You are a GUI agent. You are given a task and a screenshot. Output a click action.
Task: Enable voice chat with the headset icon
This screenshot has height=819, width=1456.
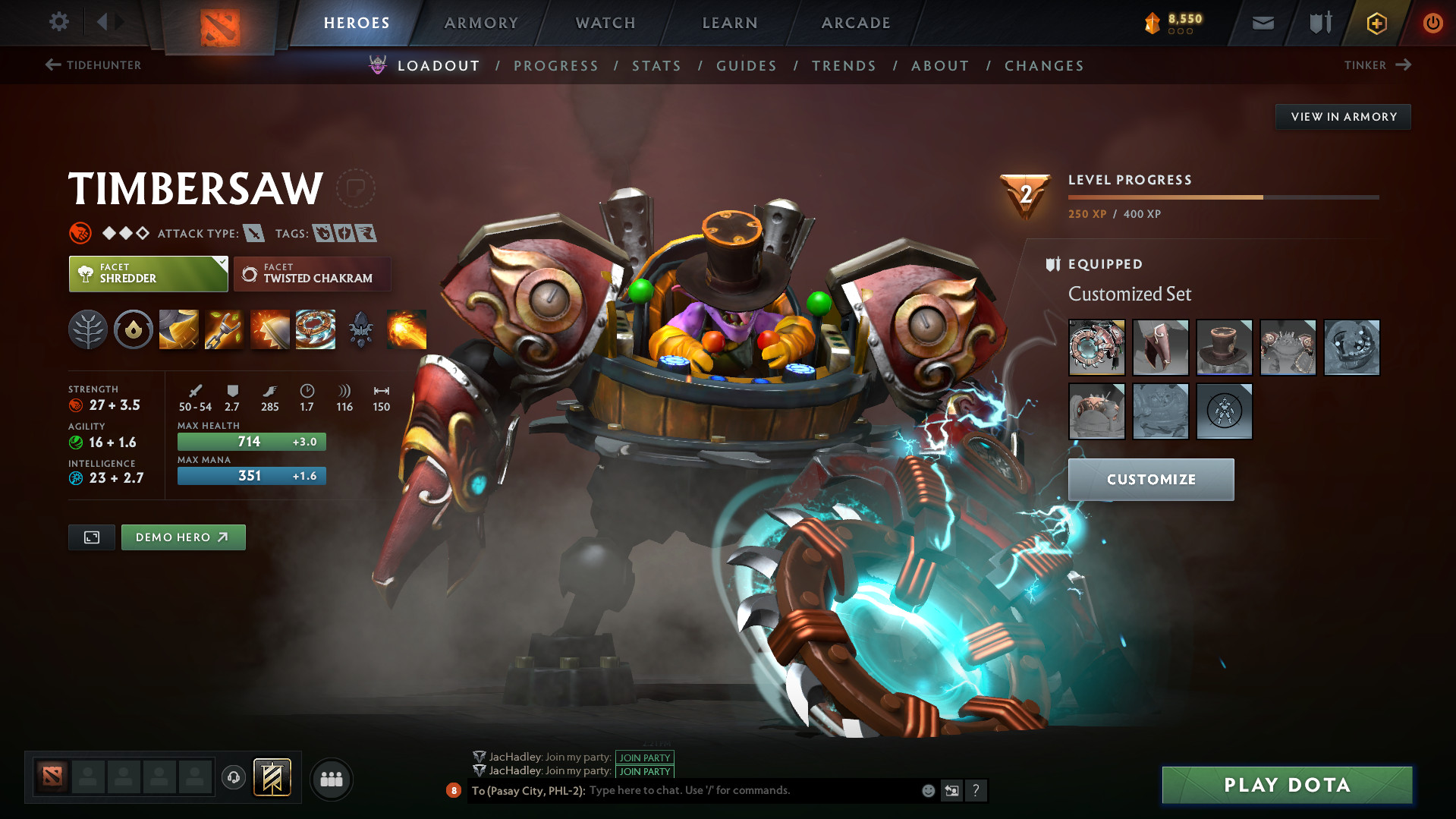coord(233,779)
